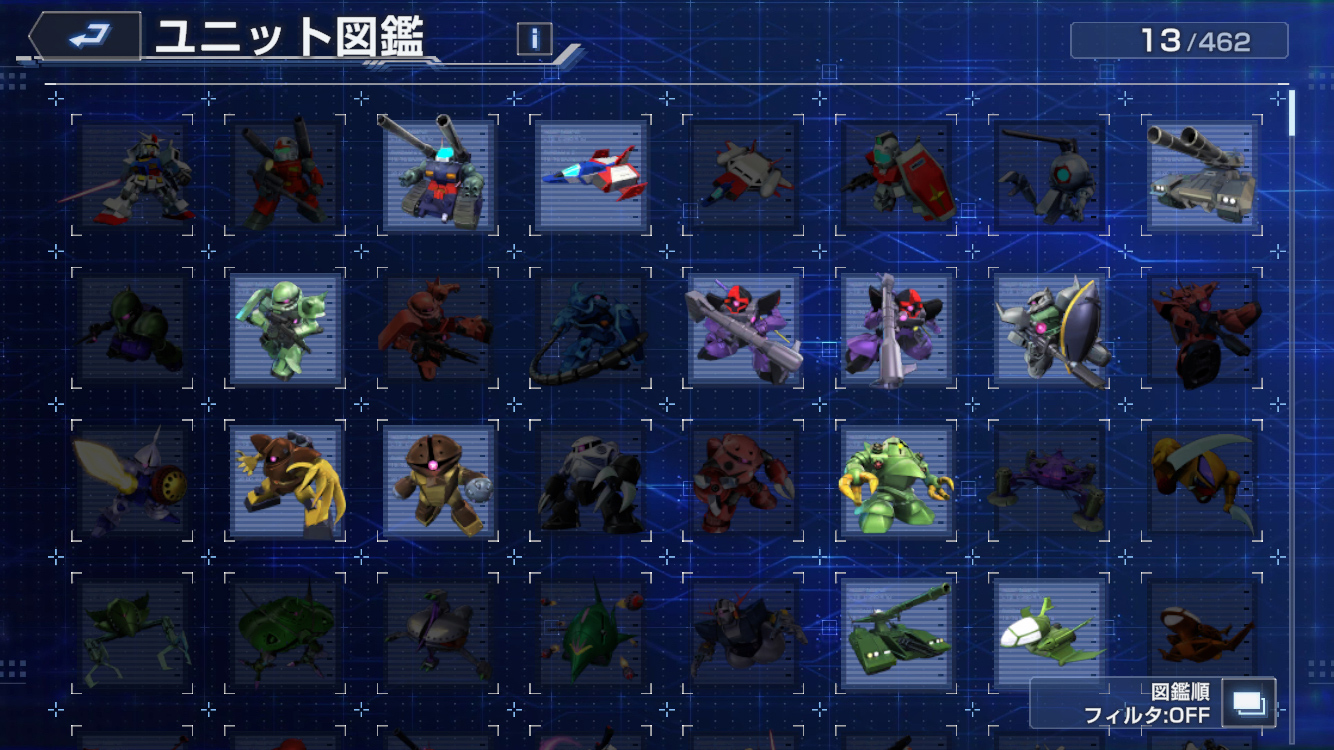Select the dimmed Gyan with shield thumbnail
Screen dimensions: 1334x750
coord(134,482)
